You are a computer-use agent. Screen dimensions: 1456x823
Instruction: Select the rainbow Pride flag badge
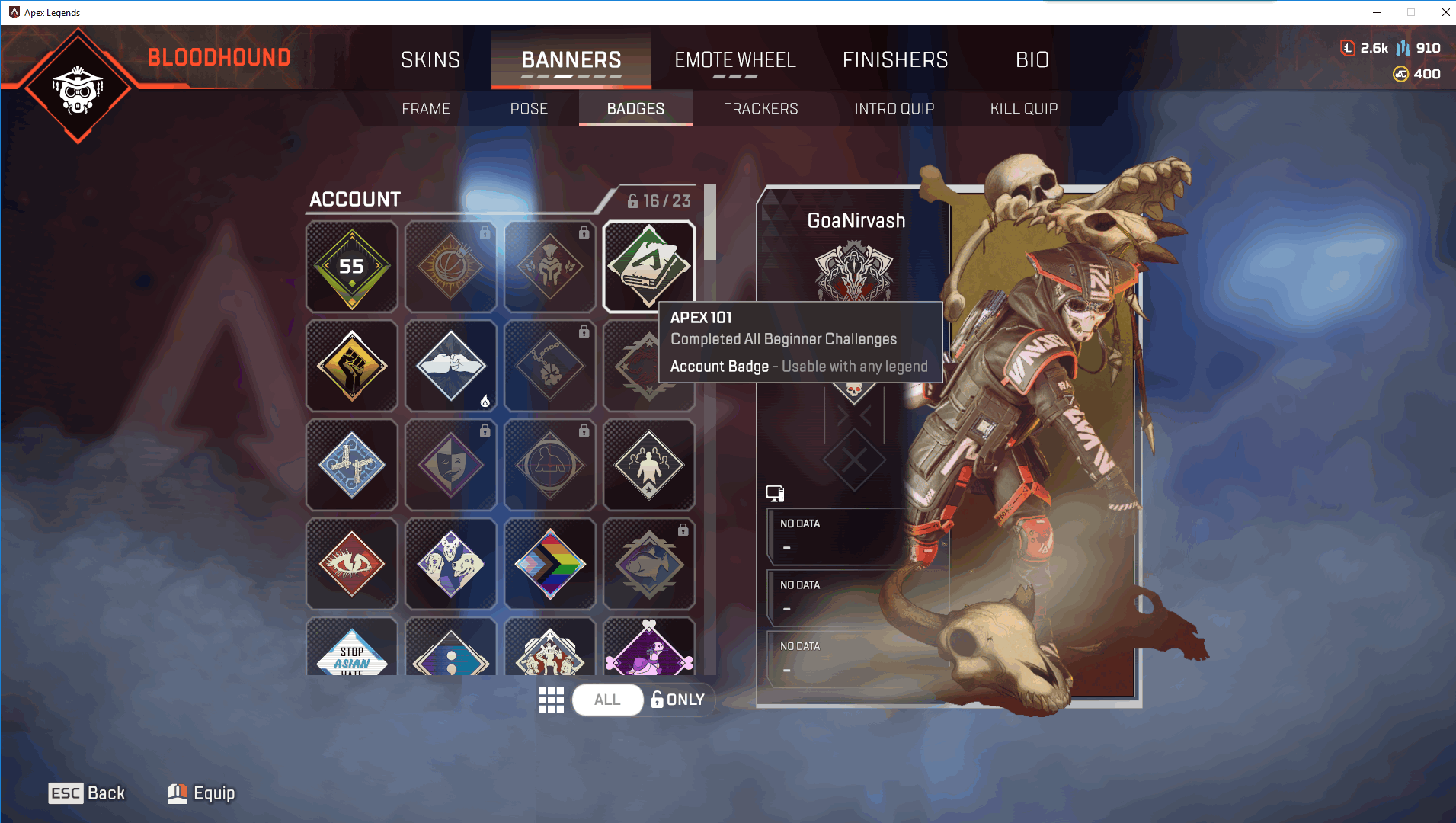click(549, 564)
